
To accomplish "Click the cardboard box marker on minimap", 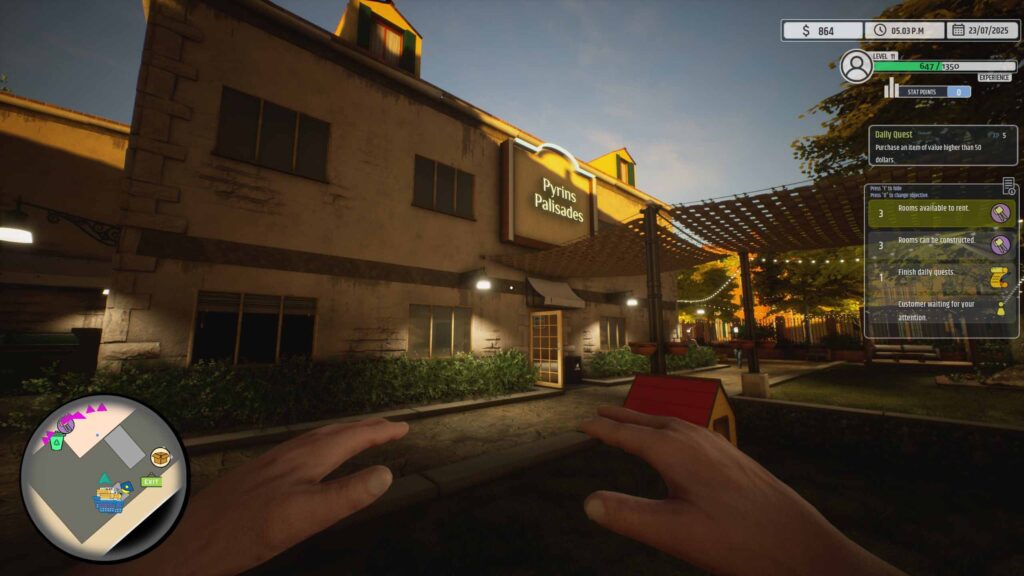I will (158, 457).
